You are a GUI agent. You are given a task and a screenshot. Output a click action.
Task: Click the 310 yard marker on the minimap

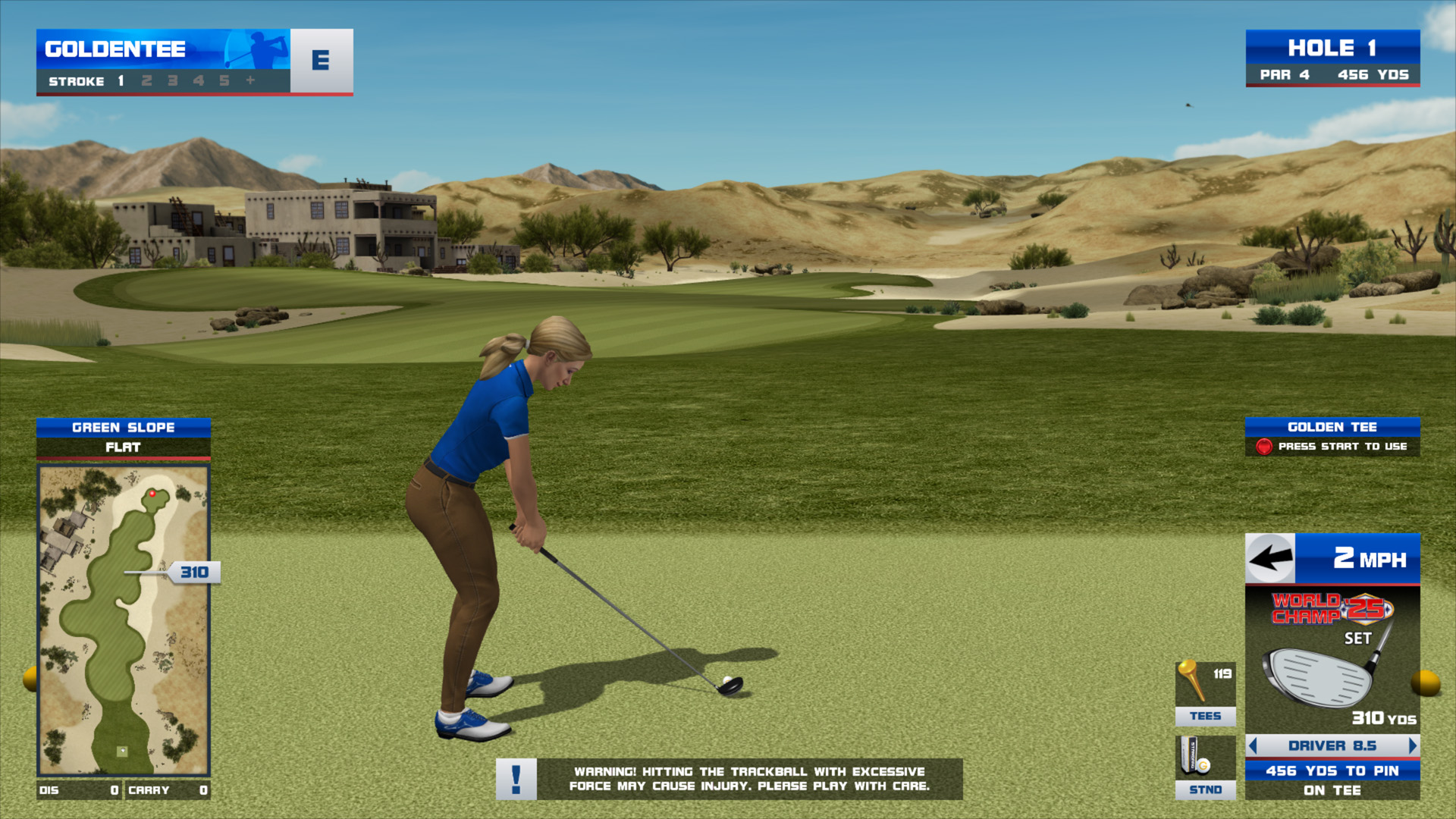[x=194, y=573]
